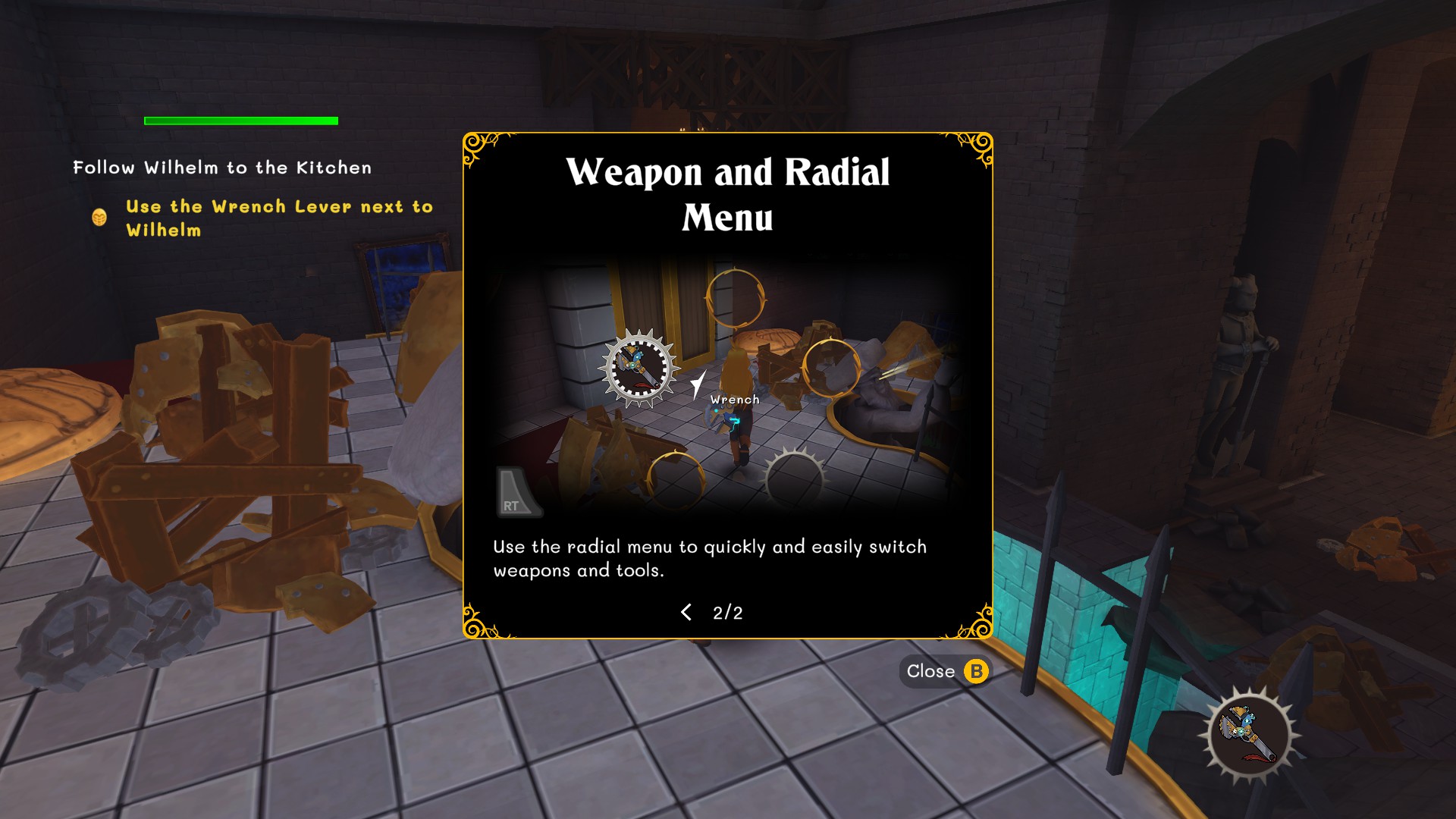Click the Wrench Lever quest objective
Viewport: 1456px width, 819px height.
click(278, 218)
